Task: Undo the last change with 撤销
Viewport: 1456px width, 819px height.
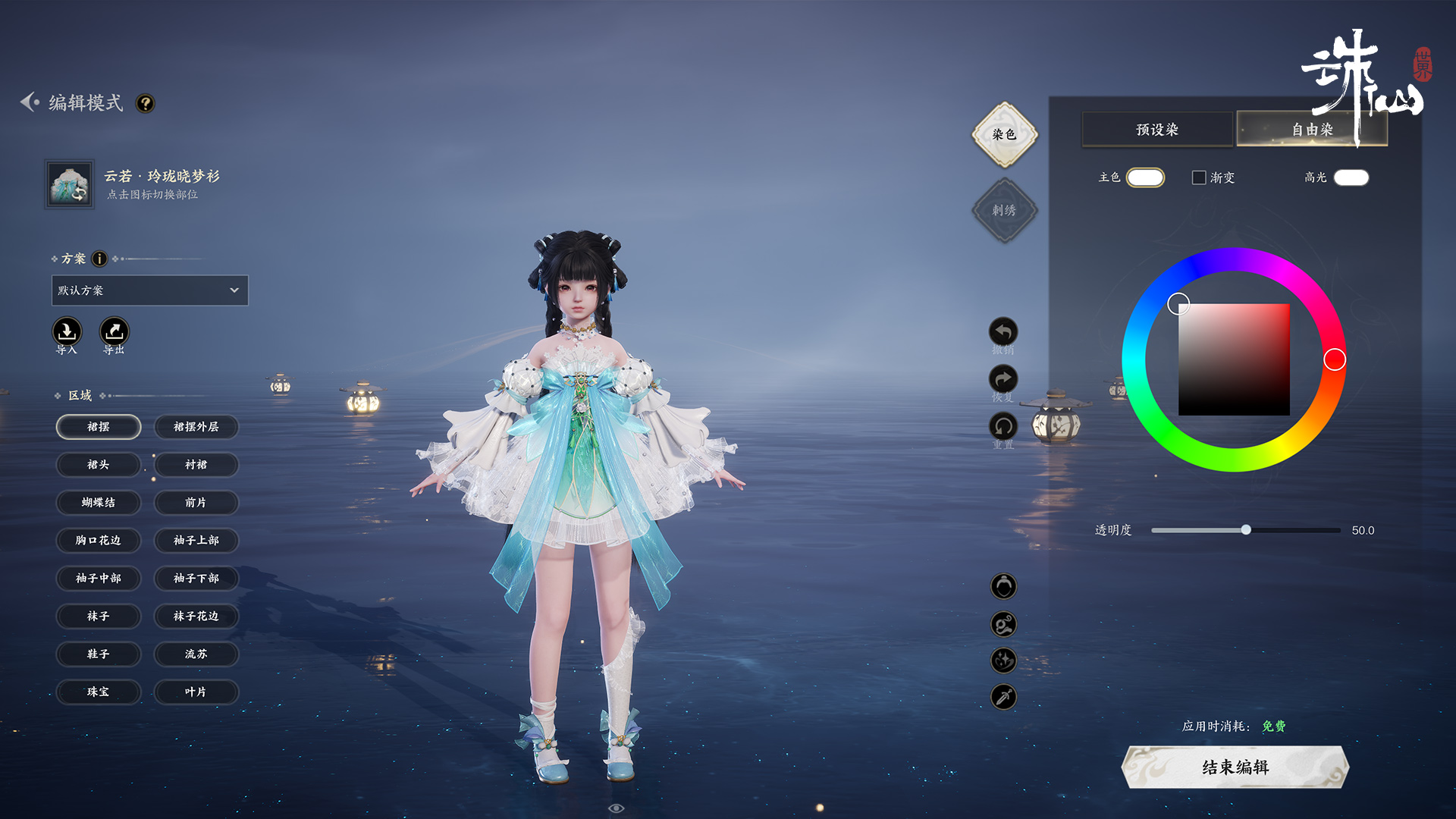Action: tap(1003, 332)
